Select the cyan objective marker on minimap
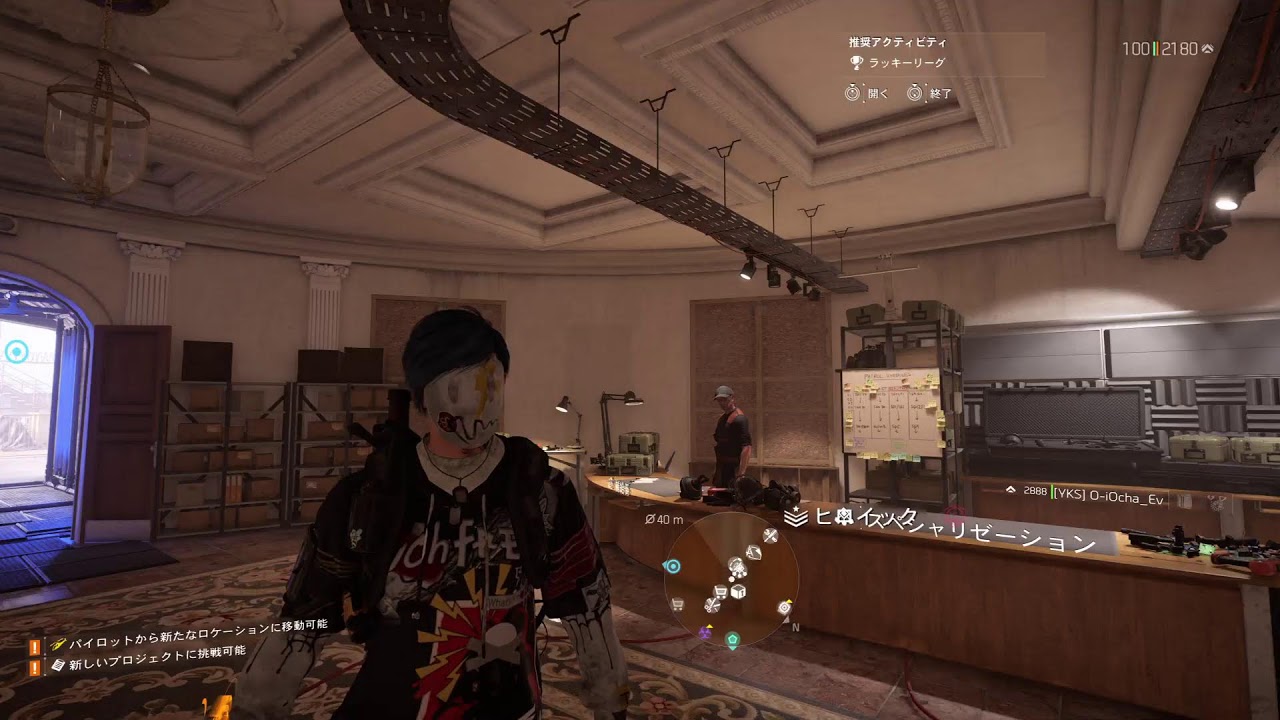Viewport: 1280px width, 720px height. click(x=672, y=566)
